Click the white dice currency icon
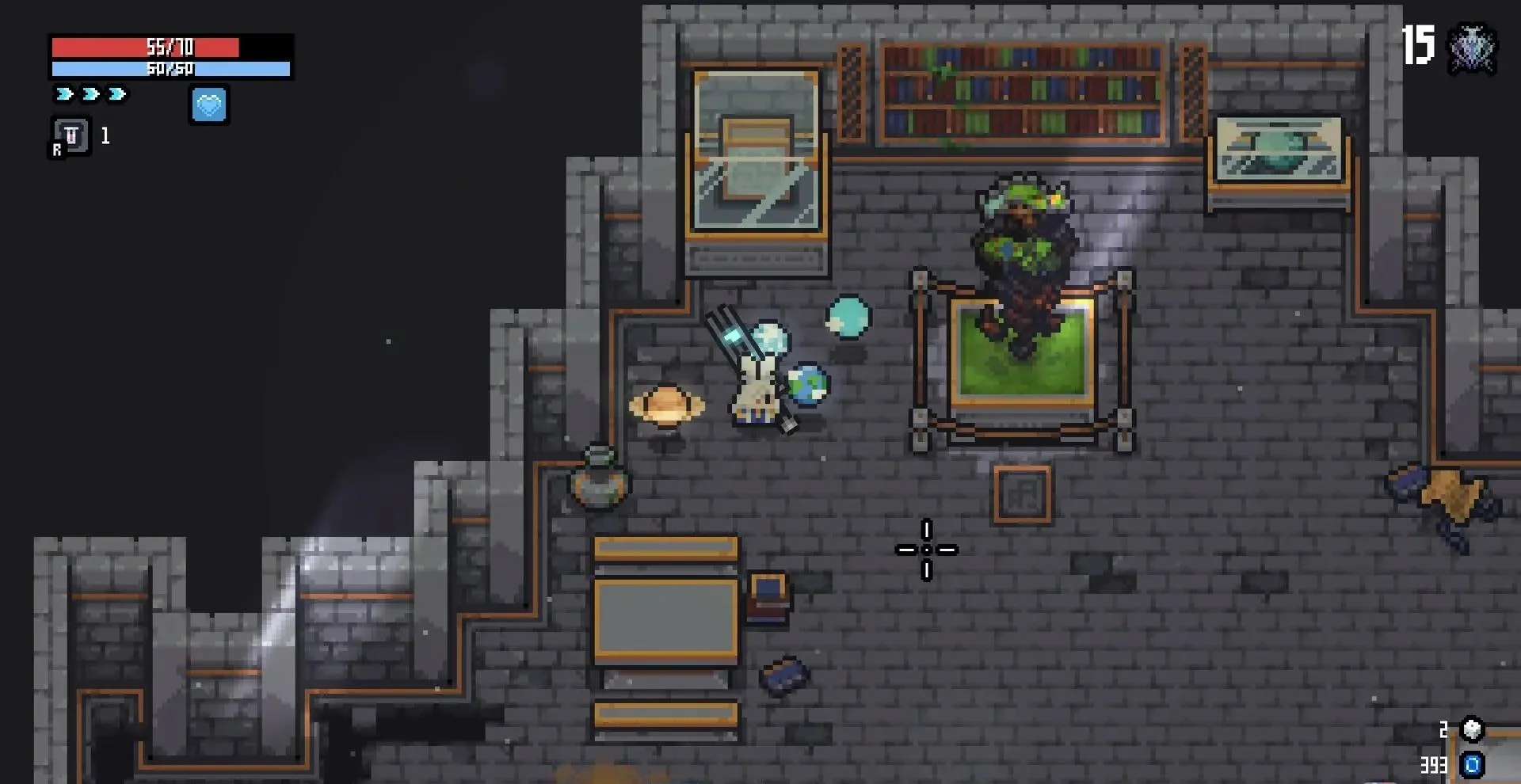 tap(1472, 729)
